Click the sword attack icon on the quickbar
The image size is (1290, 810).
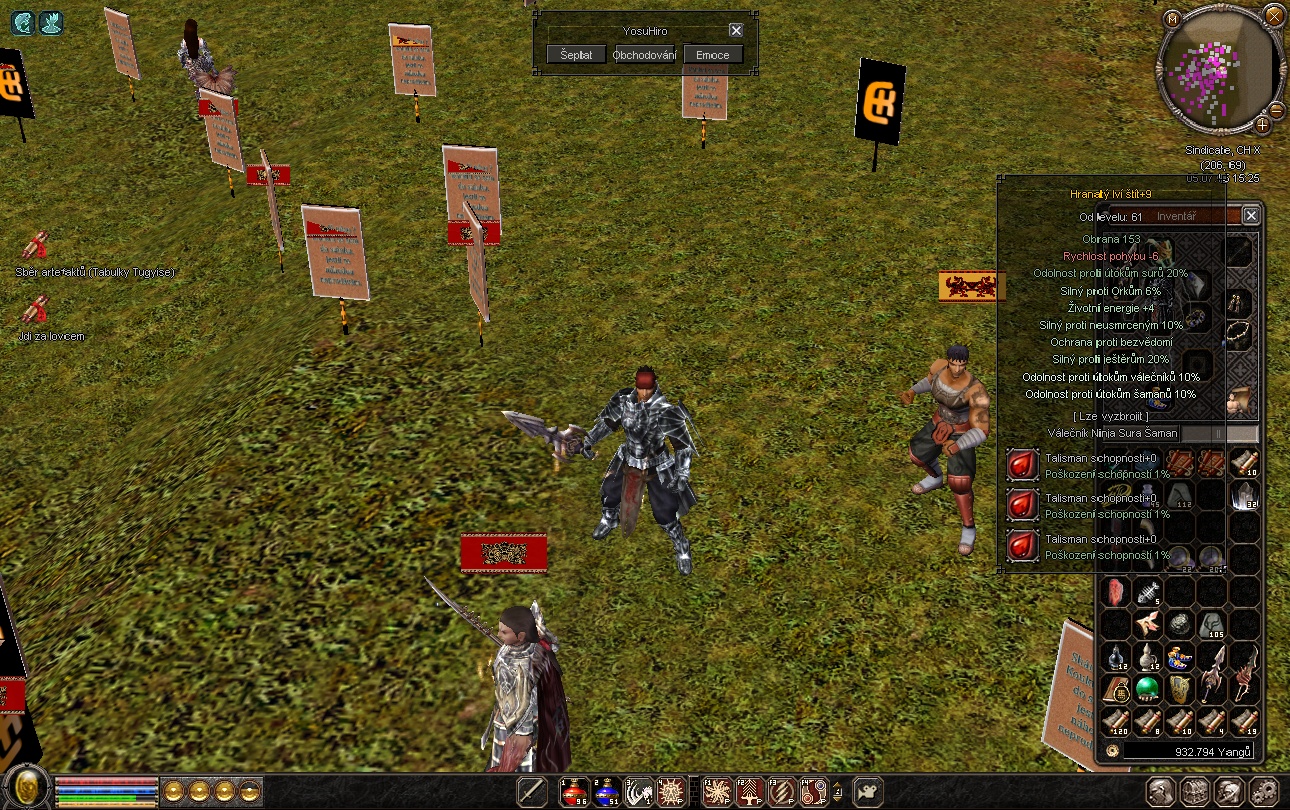[x=532, y=792]
